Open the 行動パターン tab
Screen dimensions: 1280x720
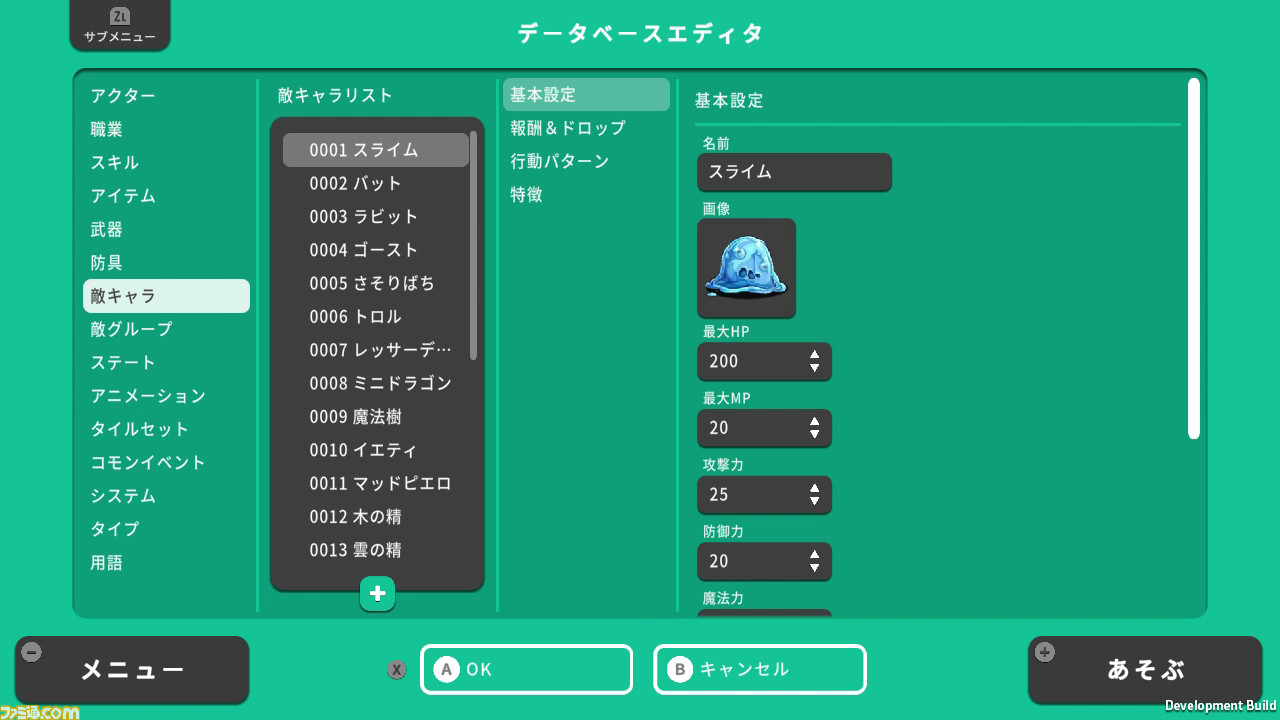pos(561,161)
